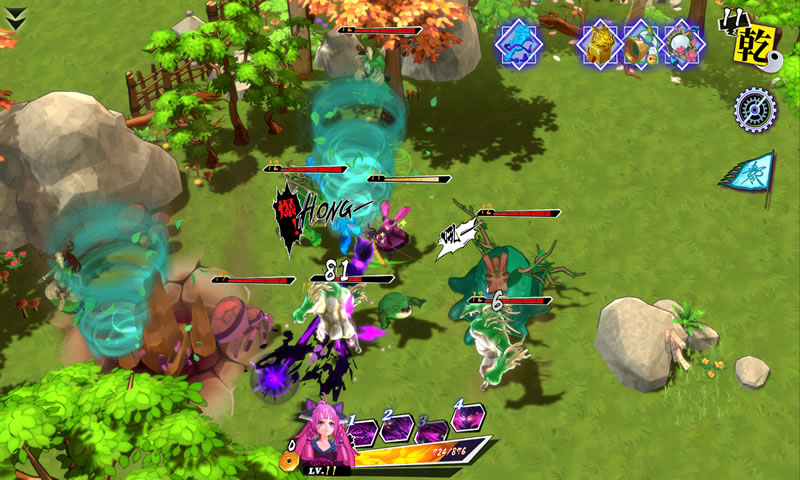Use the flower mirror item
This screenshot has height=480, width=800.
[683, 43]
